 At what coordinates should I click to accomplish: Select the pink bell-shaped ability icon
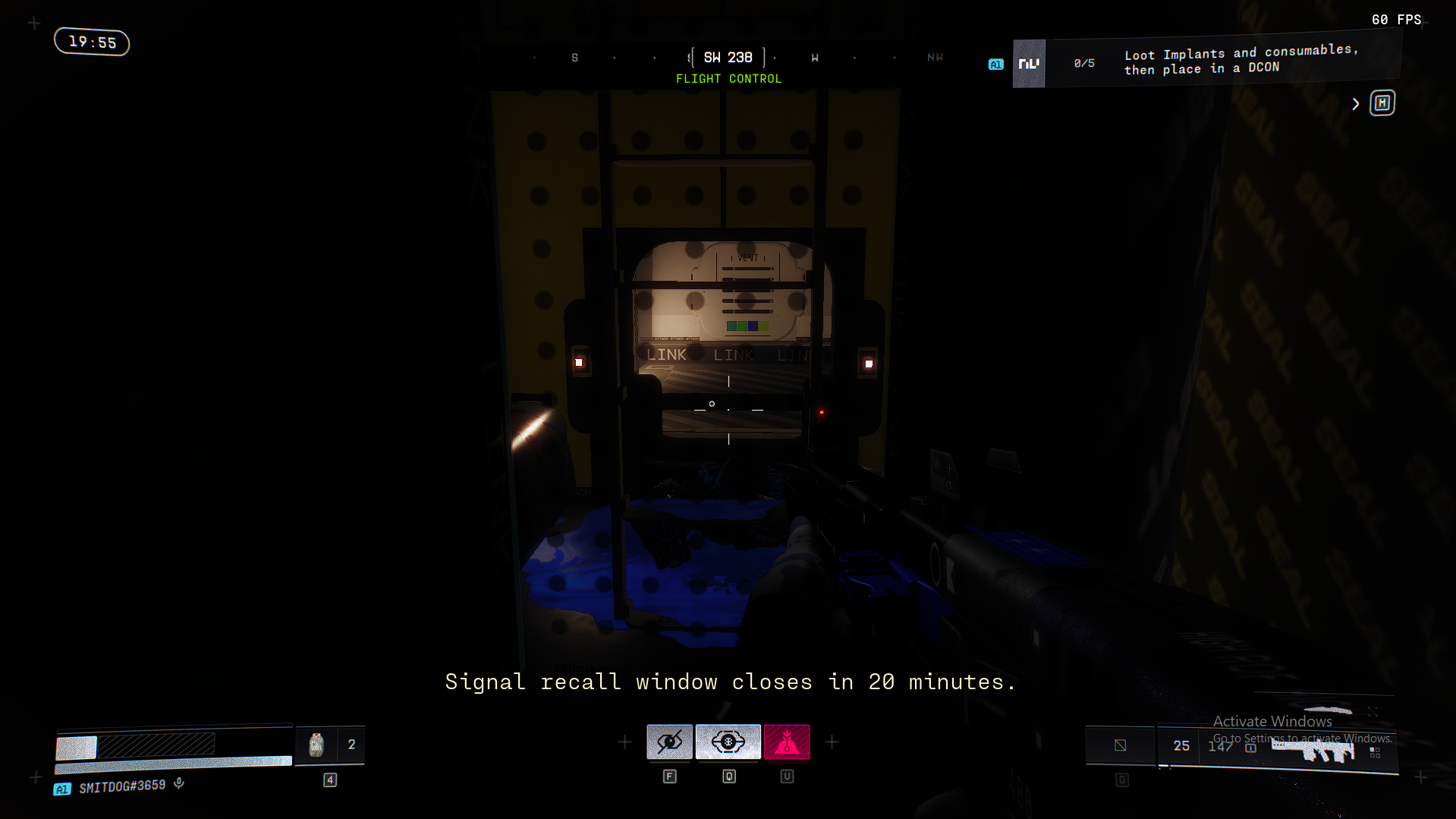pos(787,742)
